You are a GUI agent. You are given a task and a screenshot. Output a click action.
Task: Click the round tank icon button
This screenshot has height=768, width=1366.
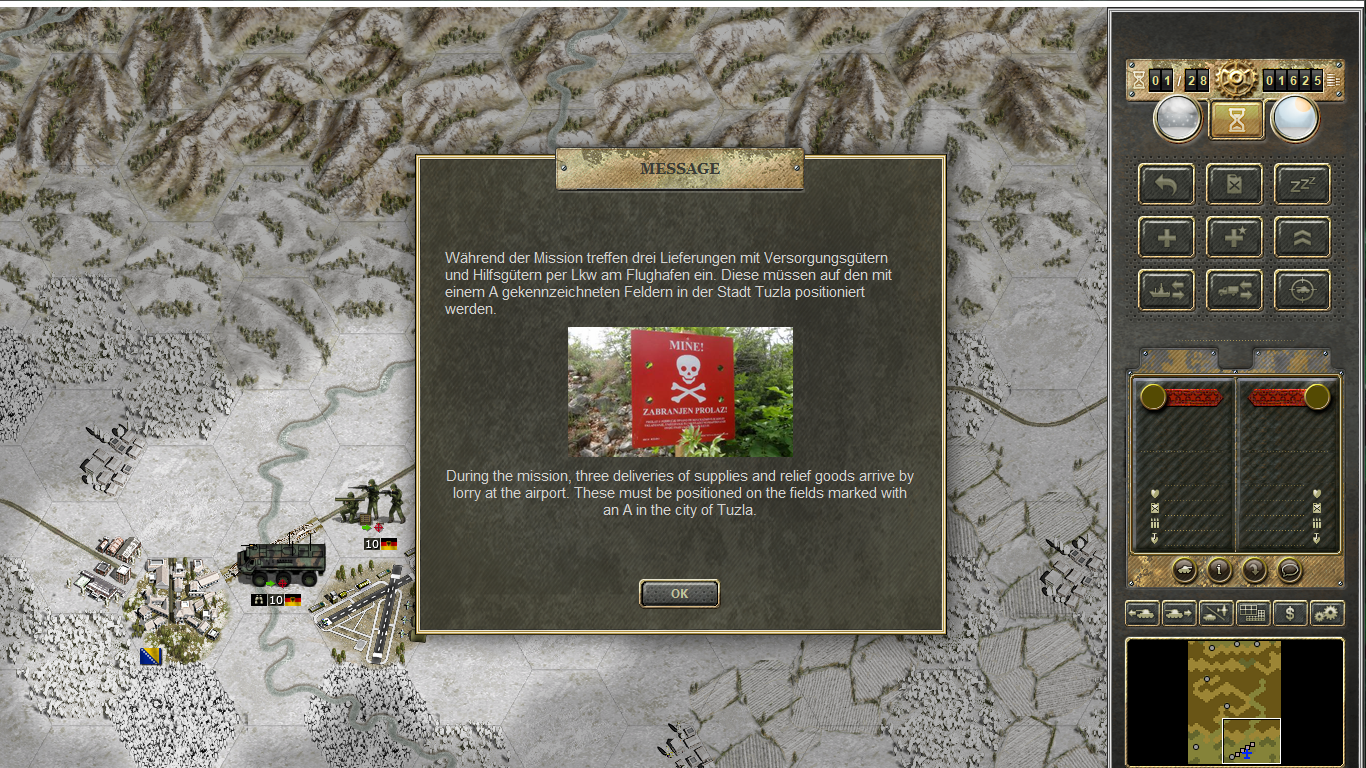[1184, 570]
